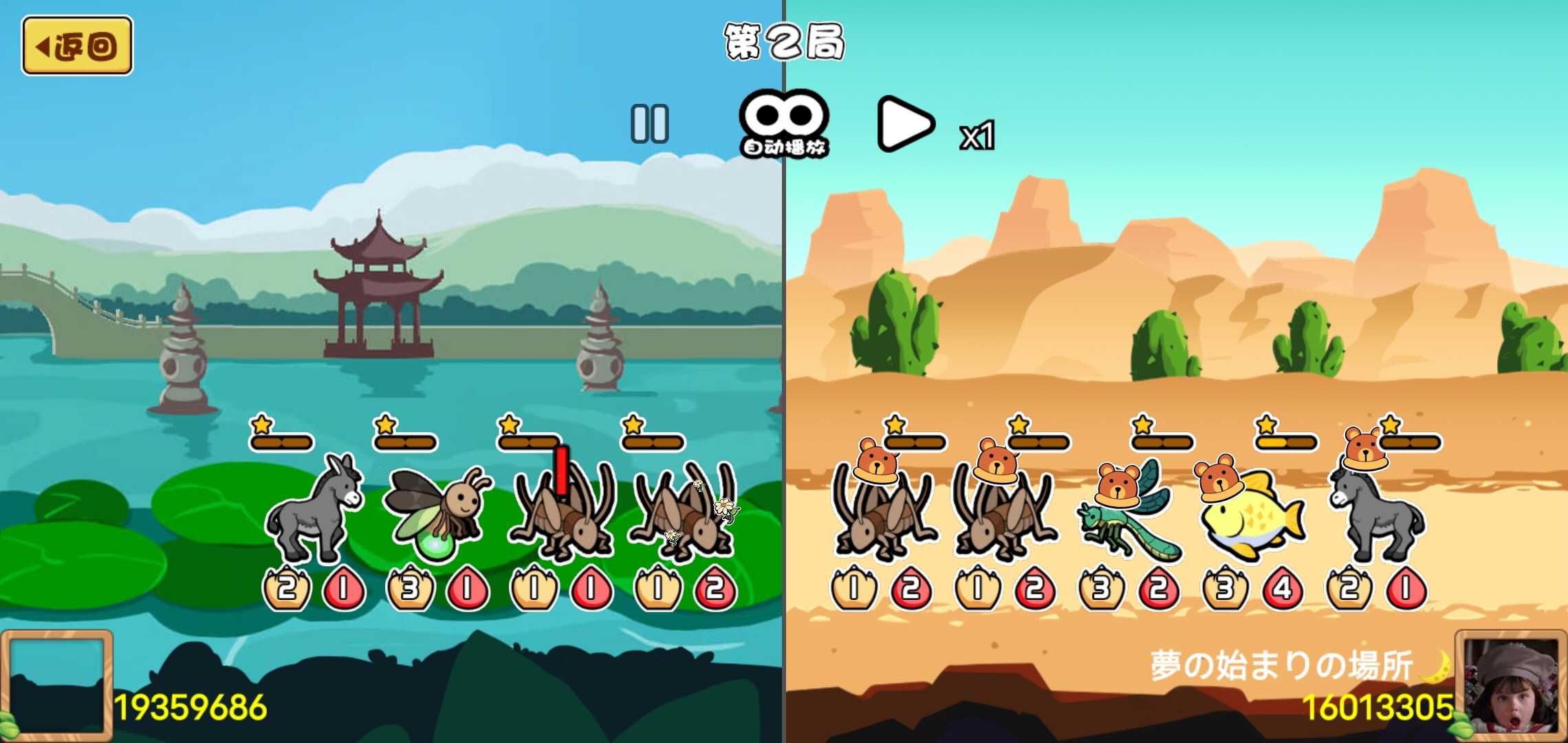Open the empty player avatar frame

pos(56,685)
